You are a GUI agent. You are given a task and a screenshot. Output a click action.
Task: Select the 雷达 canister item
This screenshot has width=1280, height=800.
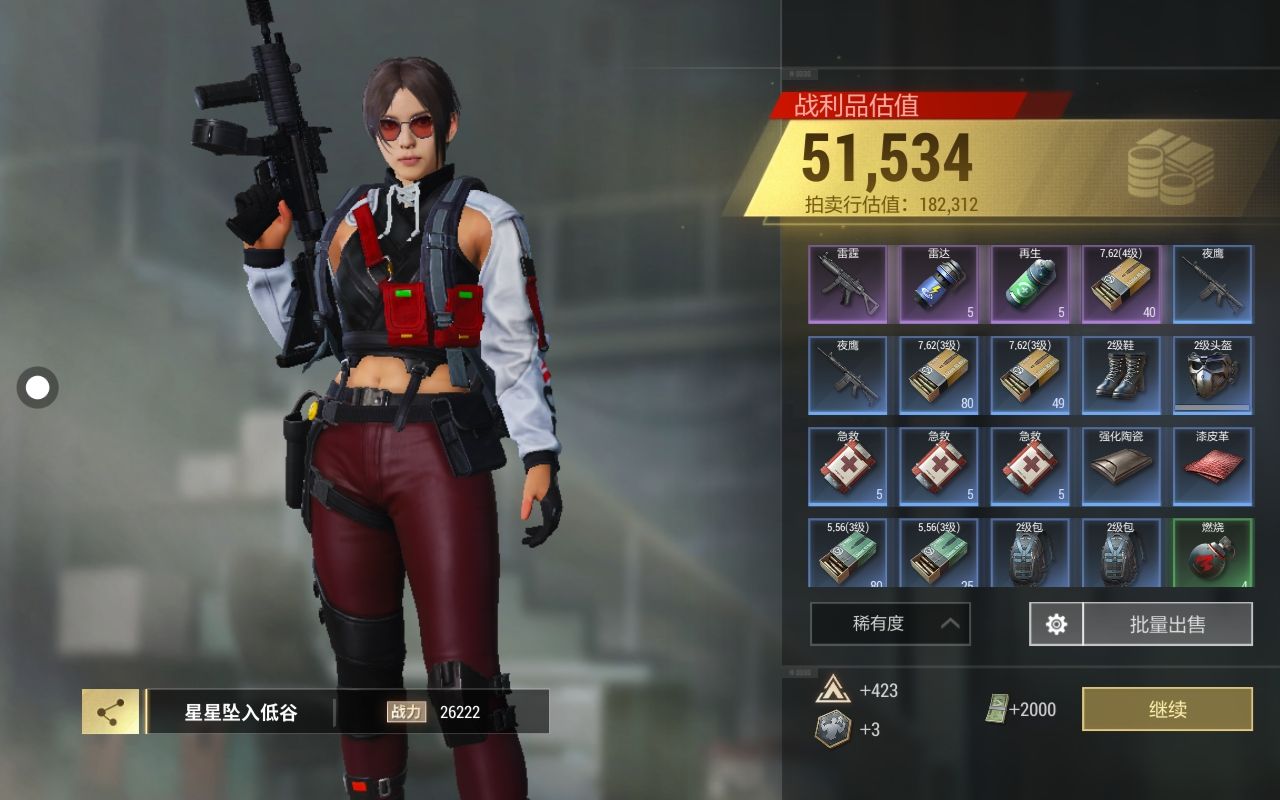click(x=938, y=284)
